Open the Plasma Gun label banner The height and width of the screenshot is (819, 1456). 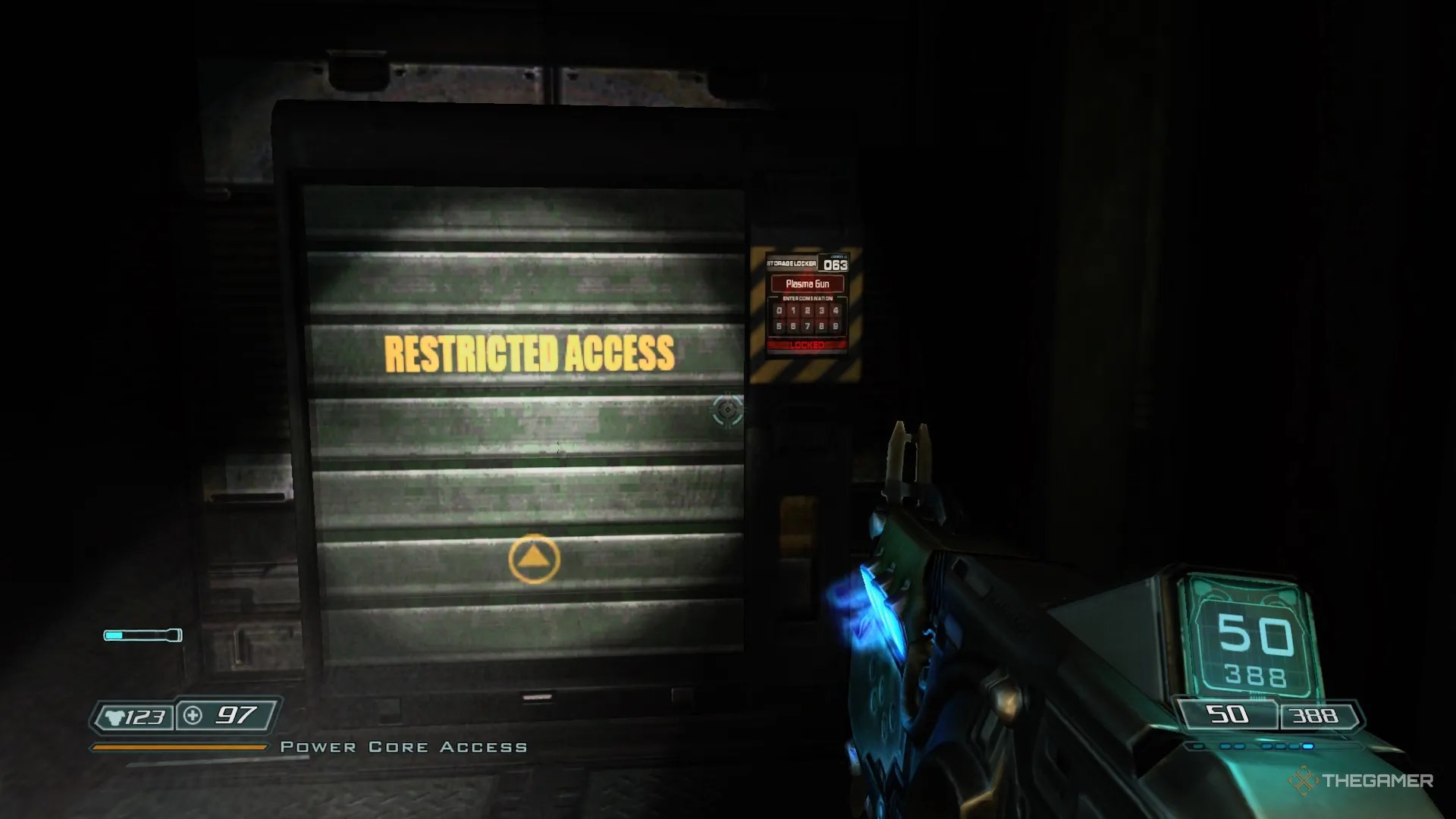click(808, 283)
